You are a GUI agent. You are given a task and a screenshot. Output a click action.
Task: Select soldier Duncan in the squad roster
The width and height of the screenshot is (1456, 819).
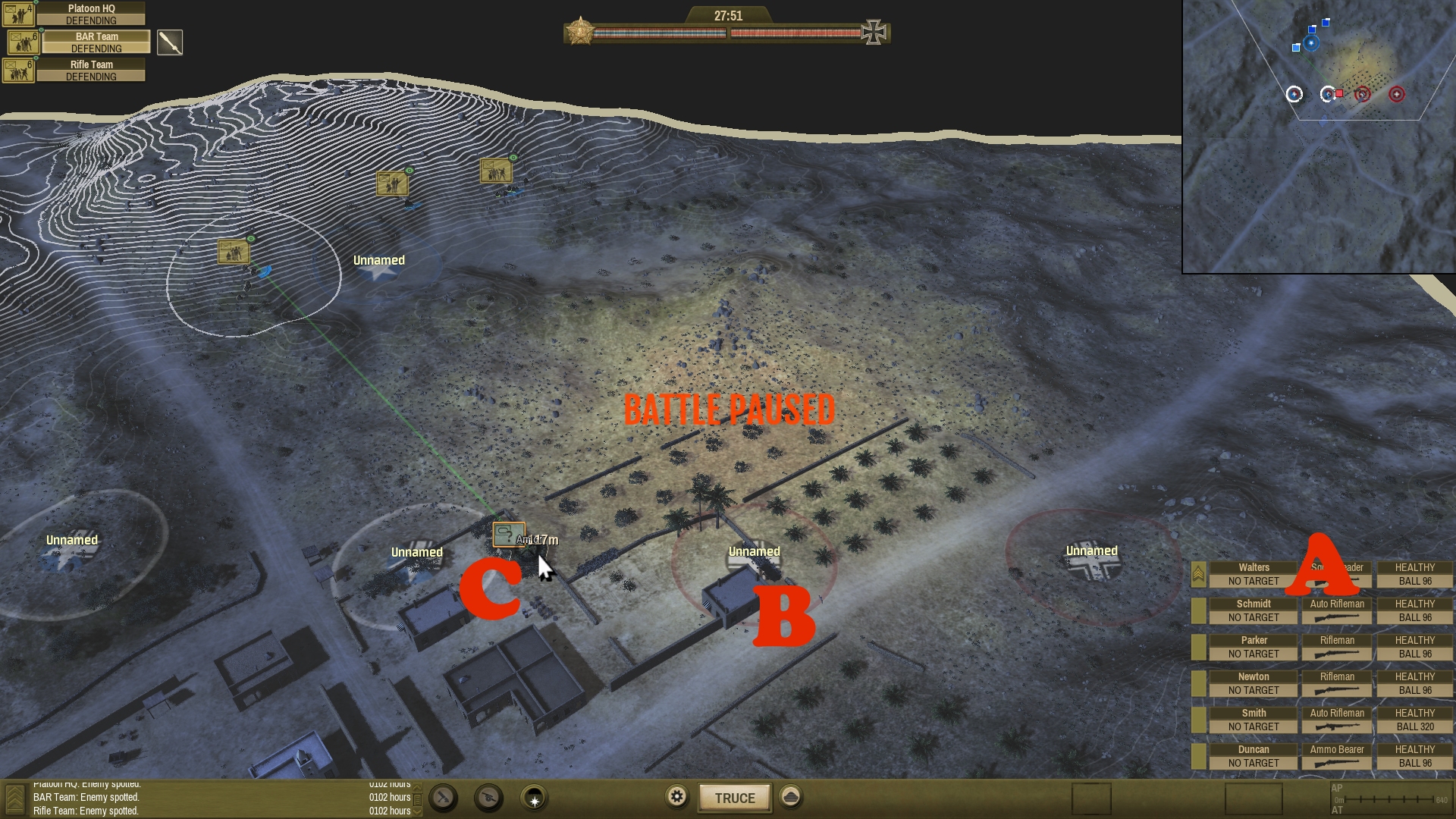[x=1253, y=756]
